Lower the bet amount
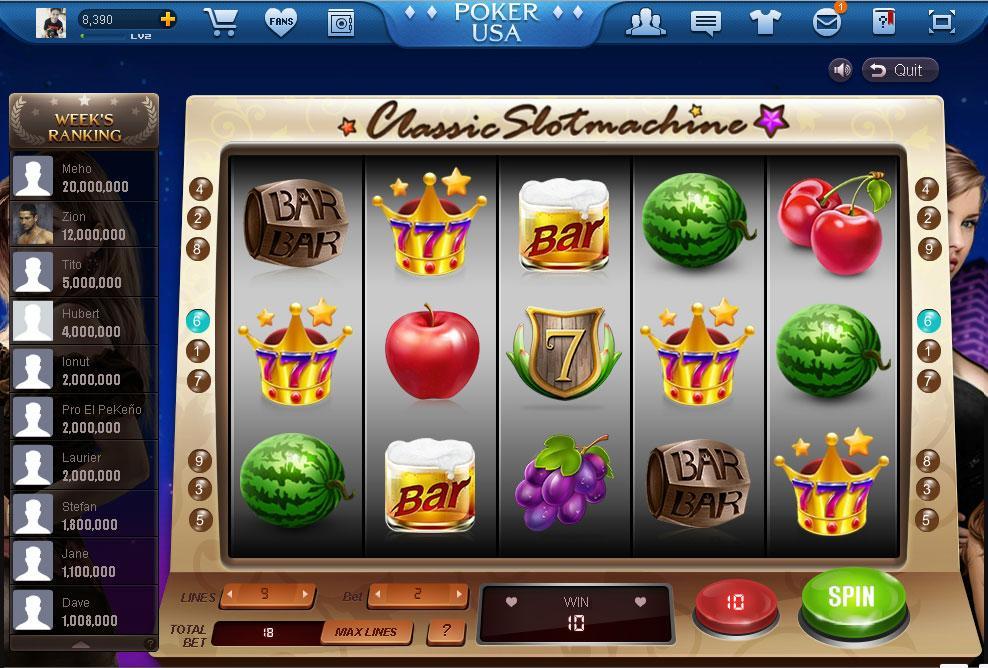This screenshot has height=668, width=988. [x=377, y=595]
